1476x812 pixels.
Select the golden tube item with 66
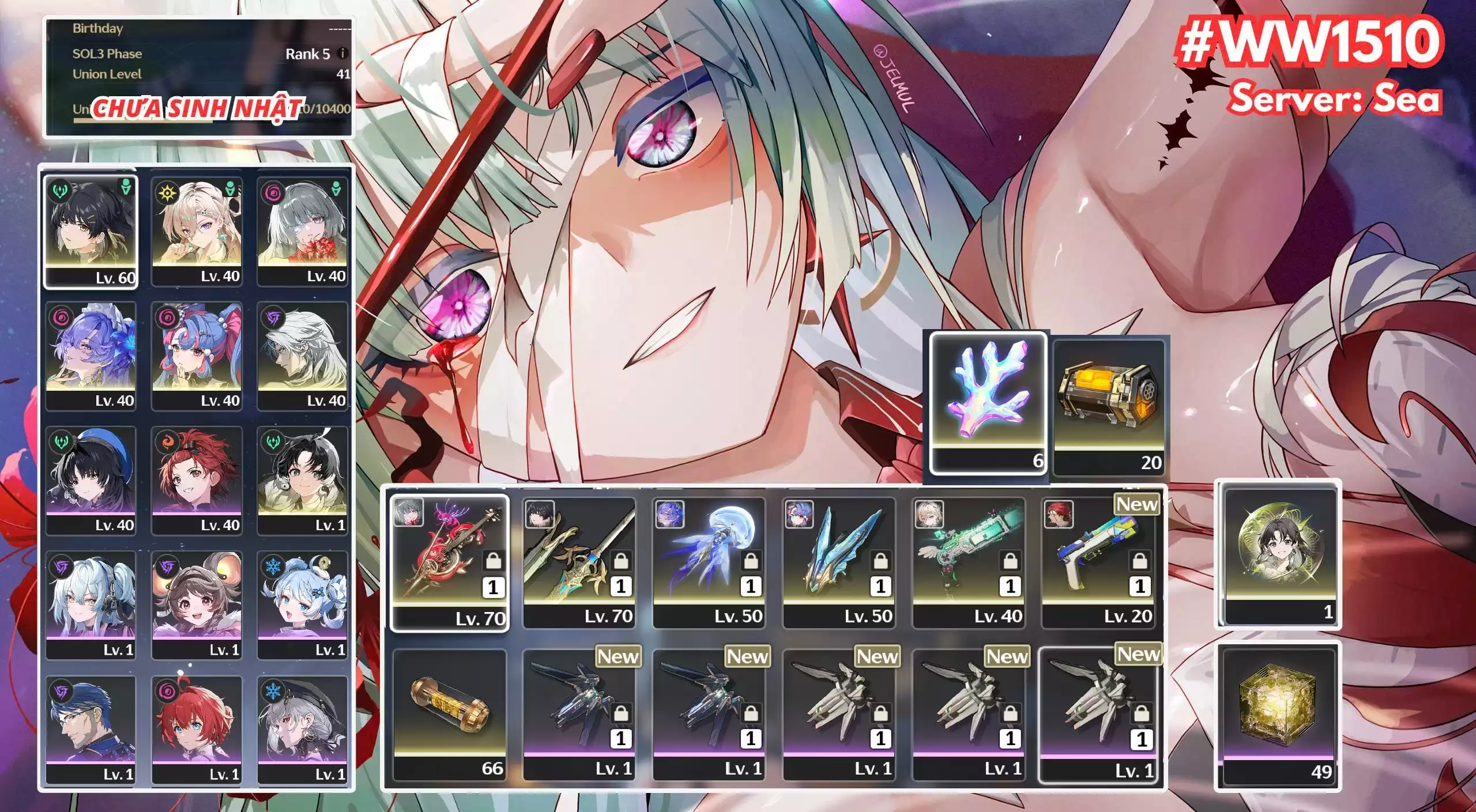click(x=449, y=713)
